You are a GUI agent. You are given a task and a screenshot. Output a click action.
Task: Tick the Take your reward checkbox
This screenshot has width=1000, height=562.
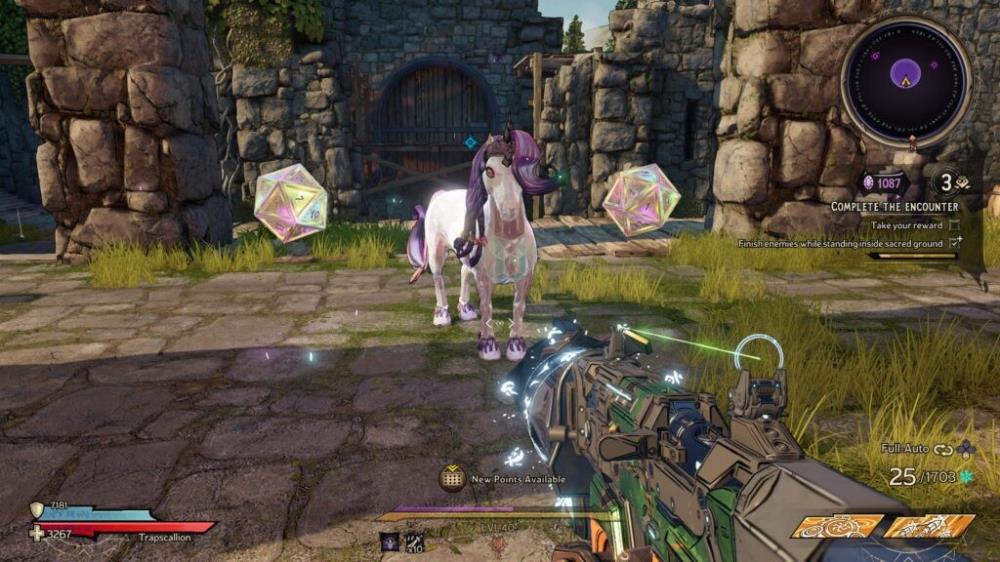[954, 226]
